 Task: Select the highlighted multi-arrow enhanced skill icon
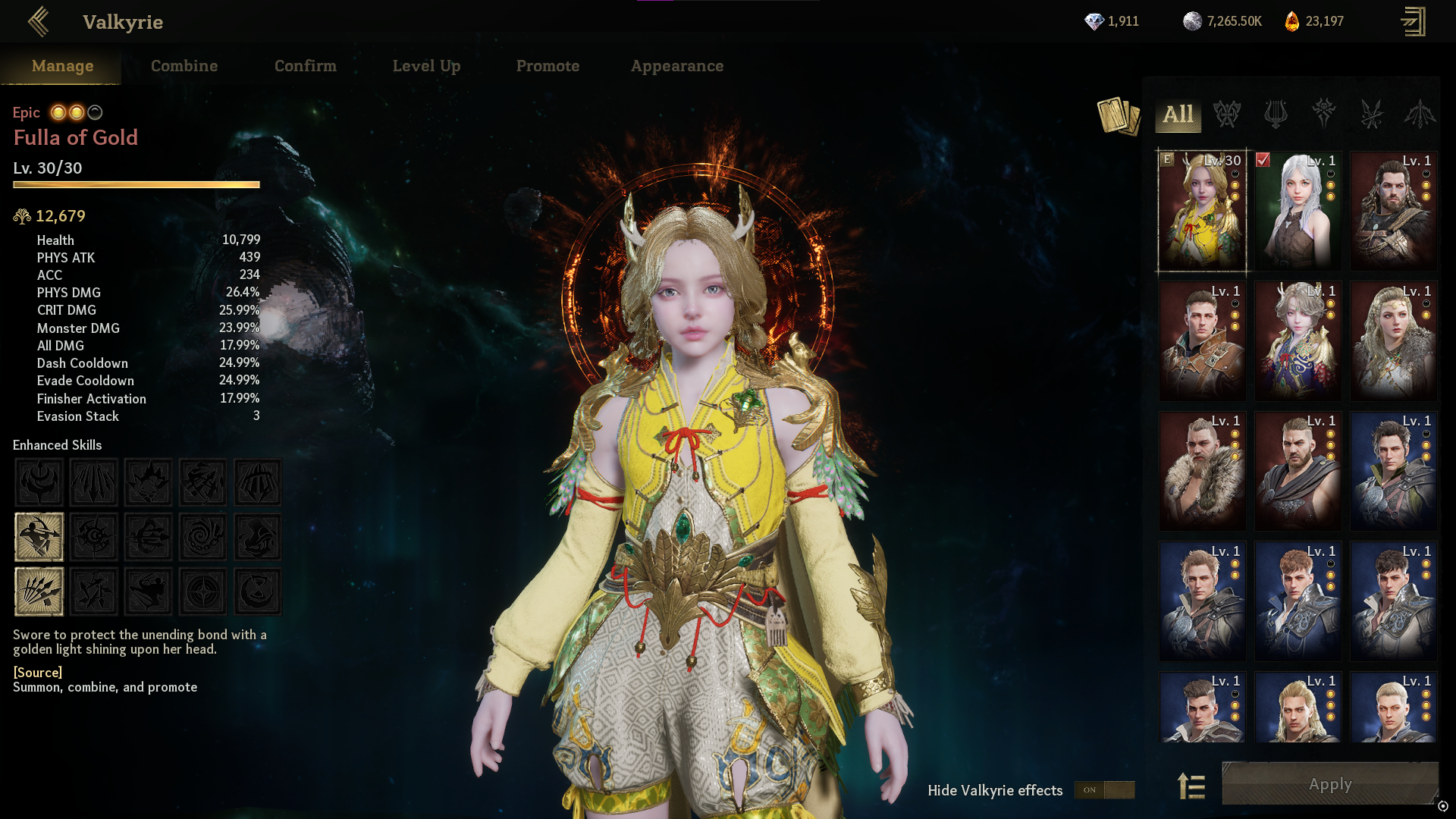point(39,591)
